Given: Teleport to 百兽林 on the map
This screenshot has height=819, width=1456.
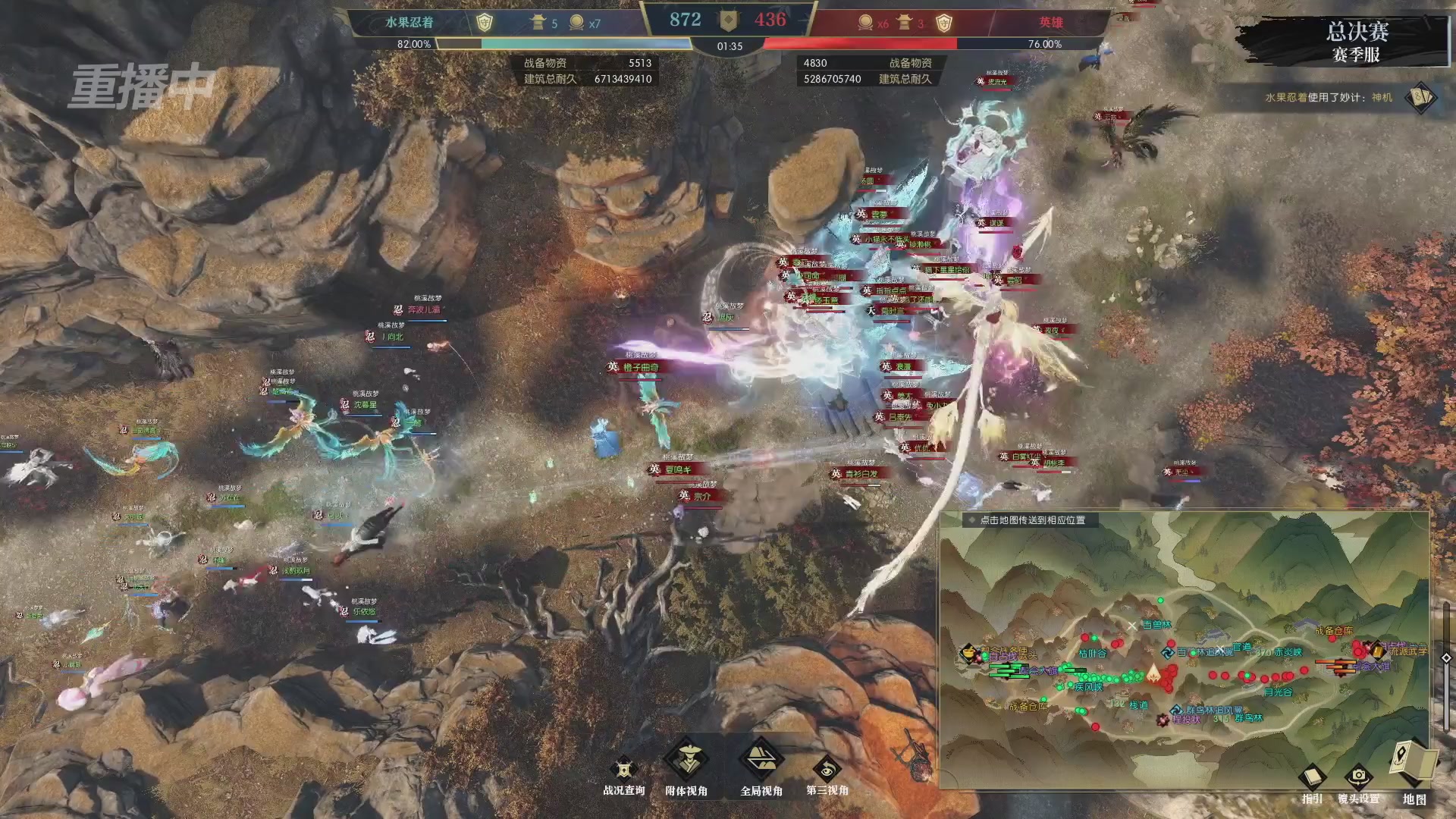Looking at the screenshot, I should pos(1156,625).
